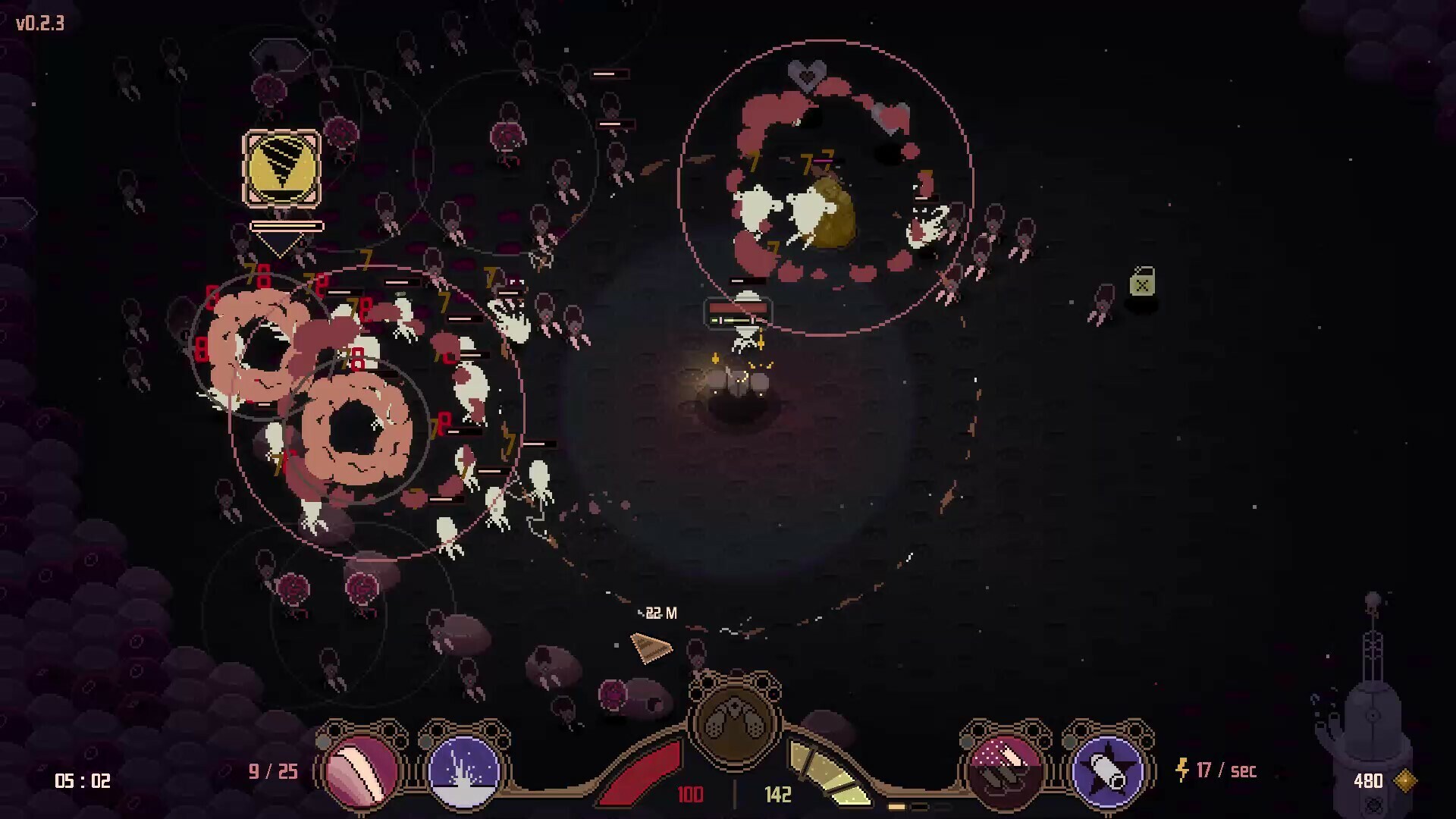Screen dimensions: 1456x819
Task: Click the paper plane waypoint pointer
Action: (x=651, y=648)
